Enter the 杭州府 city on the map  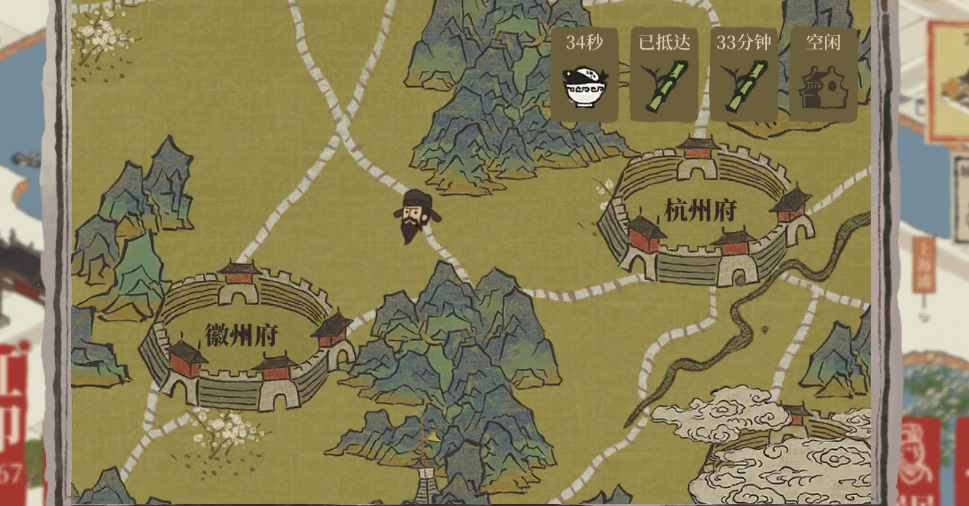pos(703,212)
